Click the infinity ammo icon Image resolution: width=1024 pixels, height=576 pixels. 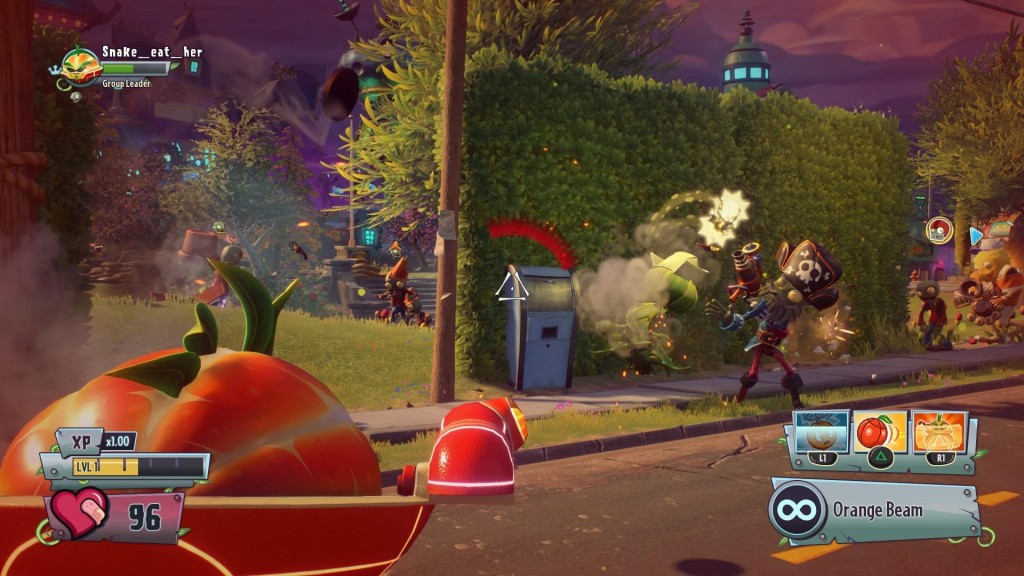(x=797, y=509)
